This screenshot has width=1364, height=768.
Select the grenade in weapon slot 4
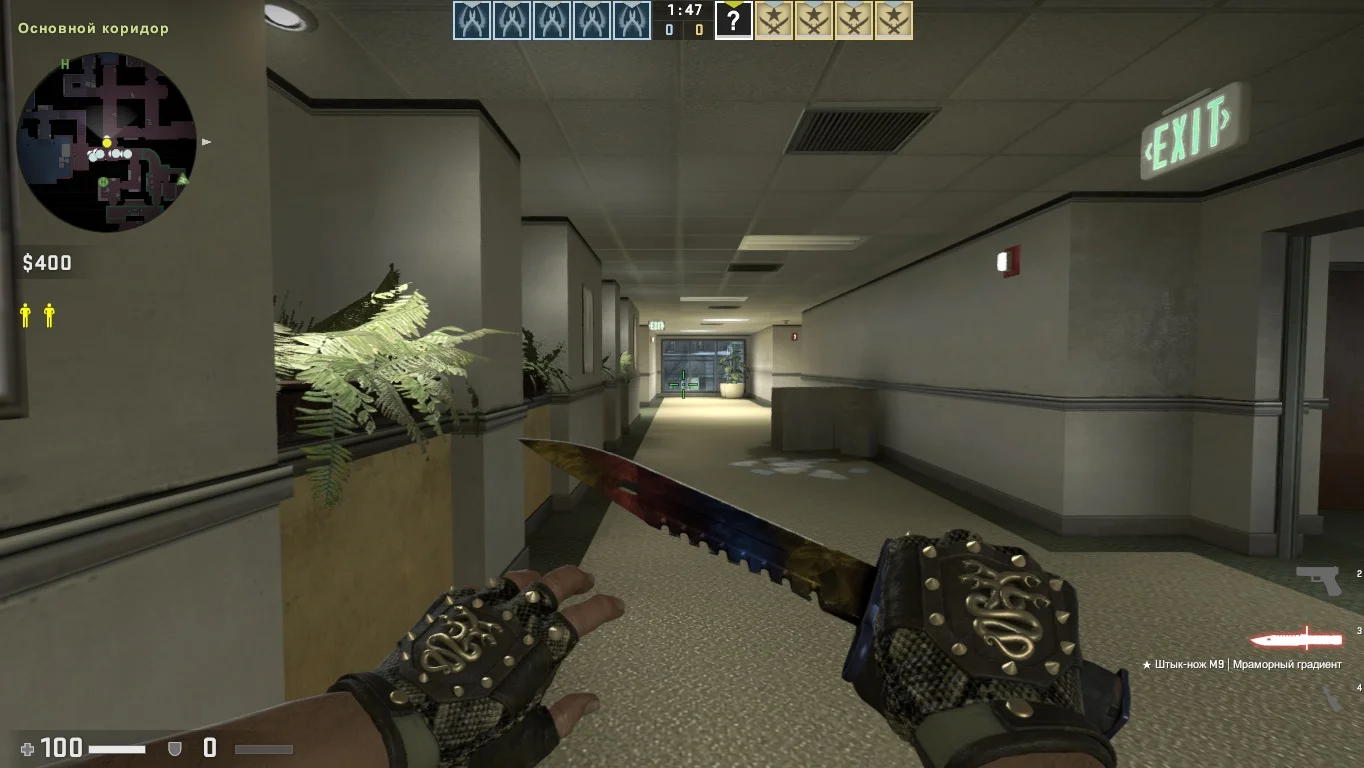click(1332, 698)
